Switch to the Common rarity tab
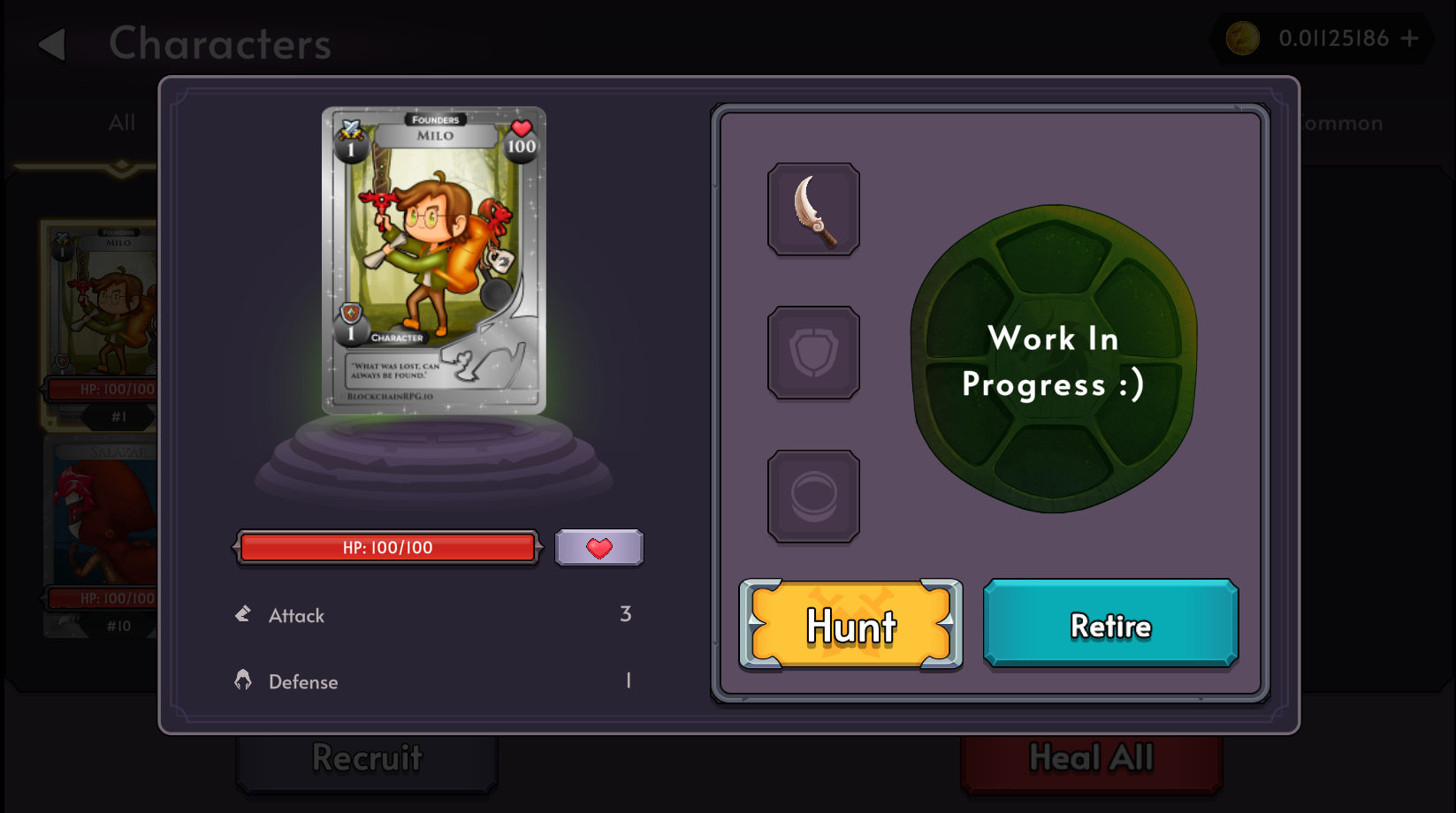 1337,123
